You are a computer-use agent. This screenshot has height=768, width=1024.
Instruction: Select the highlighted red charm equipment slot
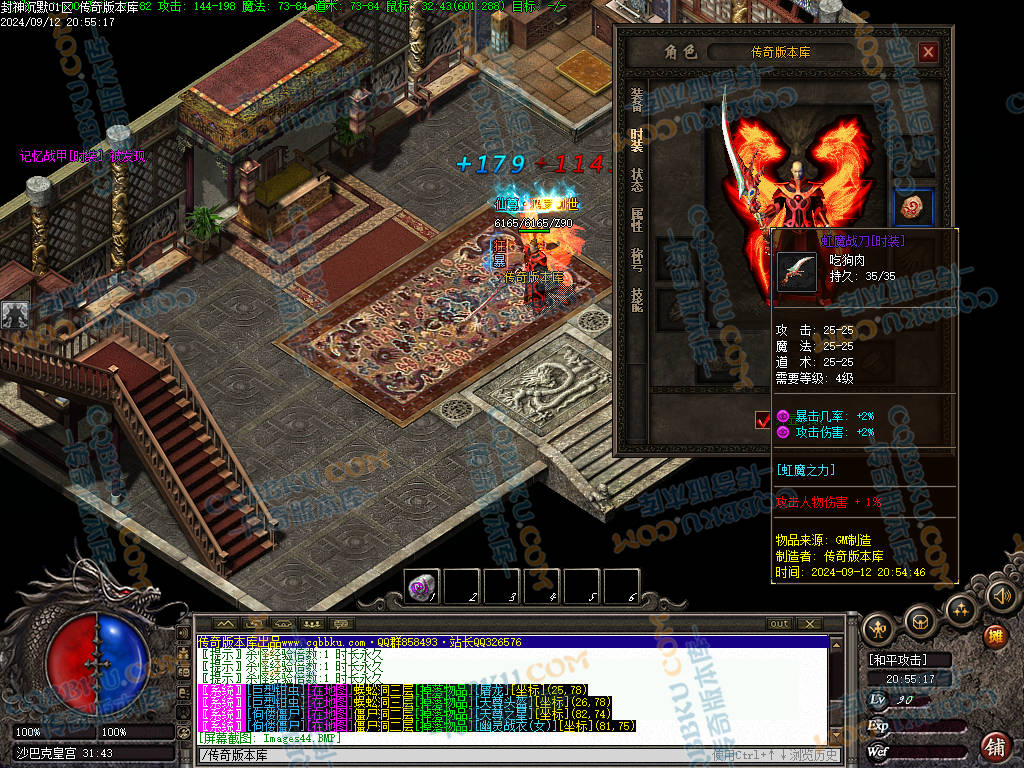click(913, 207)
